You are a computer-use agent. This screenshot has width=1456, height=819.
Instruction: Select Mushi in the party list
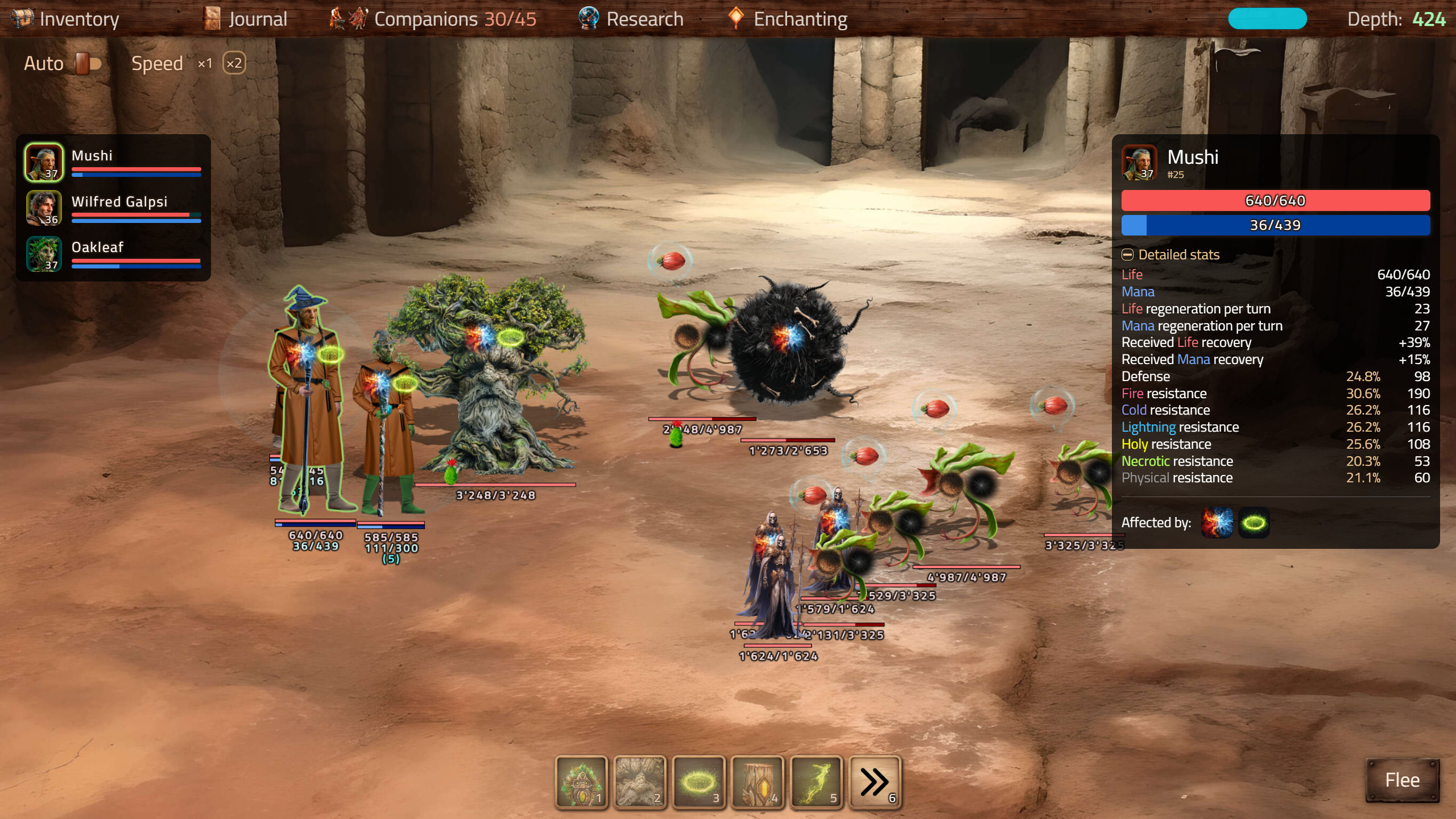(x=114, y=162)
